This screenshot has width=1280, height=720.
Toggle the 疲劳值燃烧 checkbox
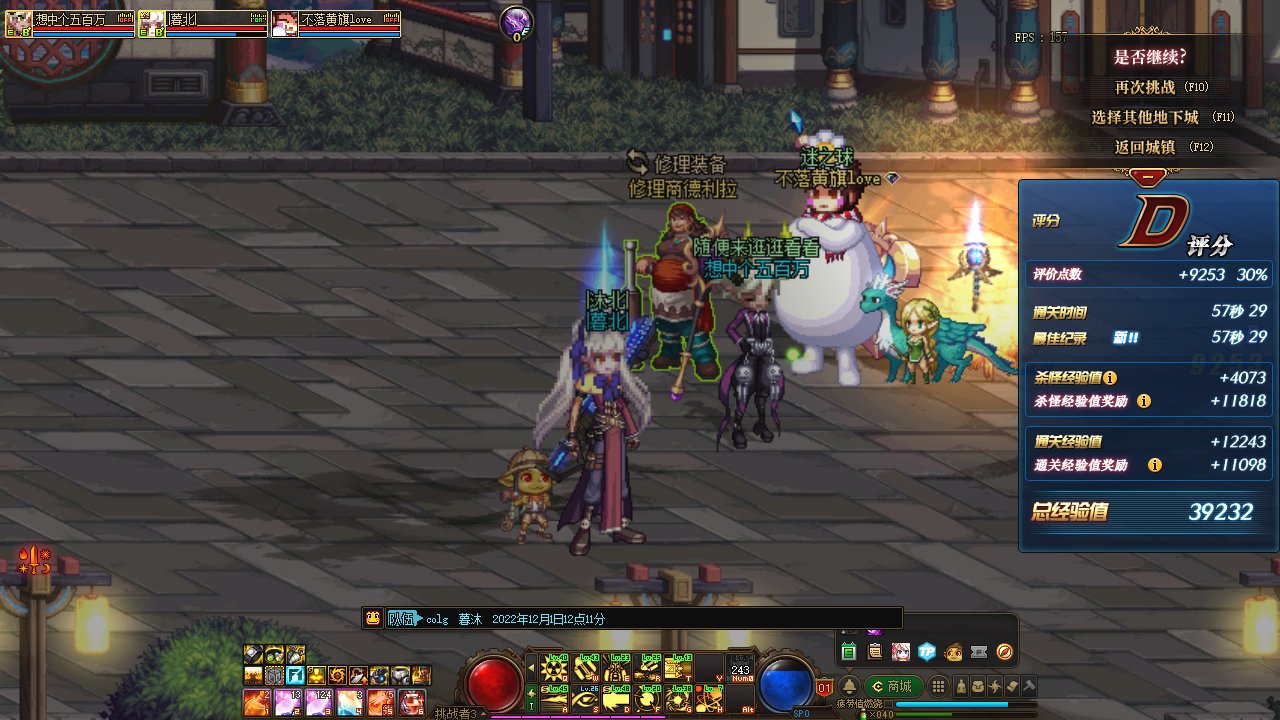888,703
